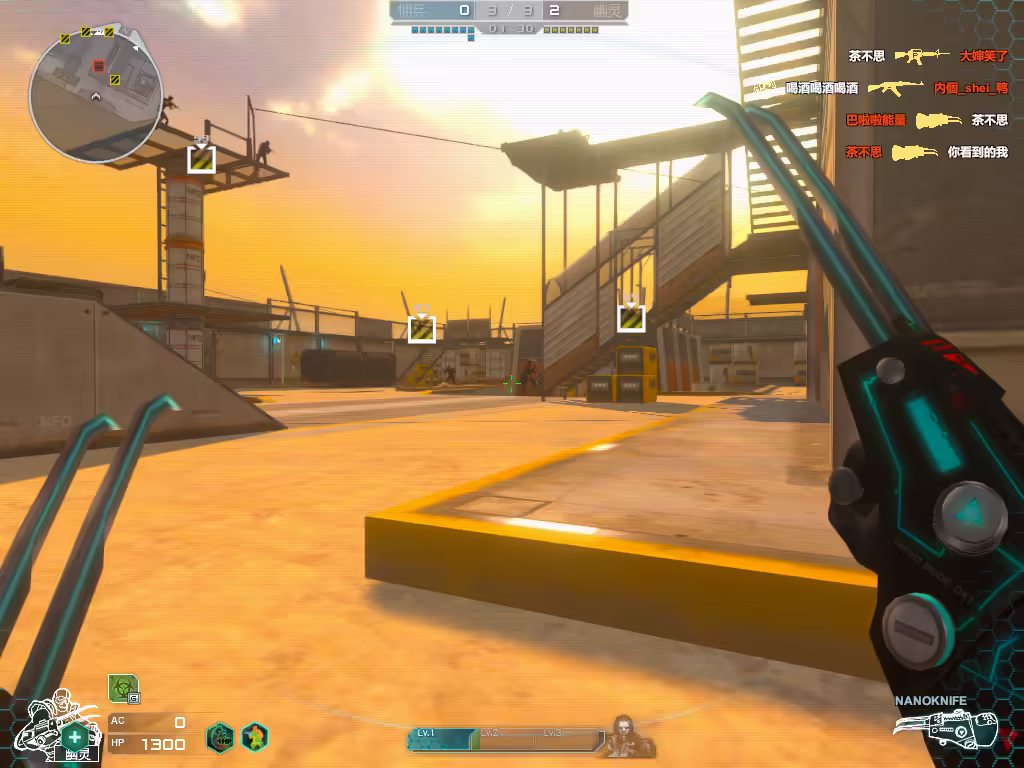The width and height of the screenshot is (1024, 768).
Task: Click the ghost character portrait with plus sign
Action: 62,725
